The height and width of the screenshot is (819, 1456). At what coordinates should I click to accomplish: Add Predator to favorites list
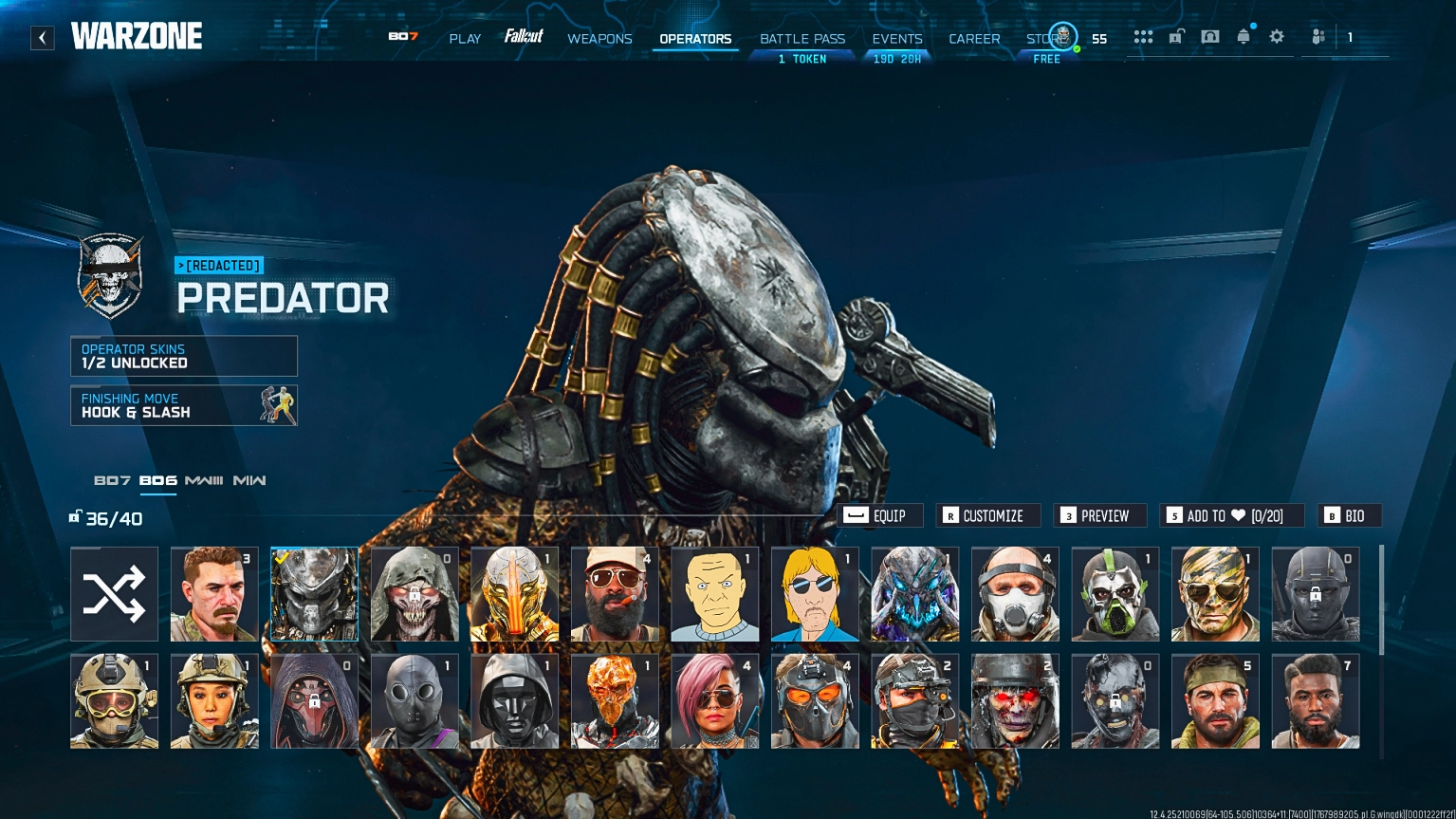pos(1231,515)
